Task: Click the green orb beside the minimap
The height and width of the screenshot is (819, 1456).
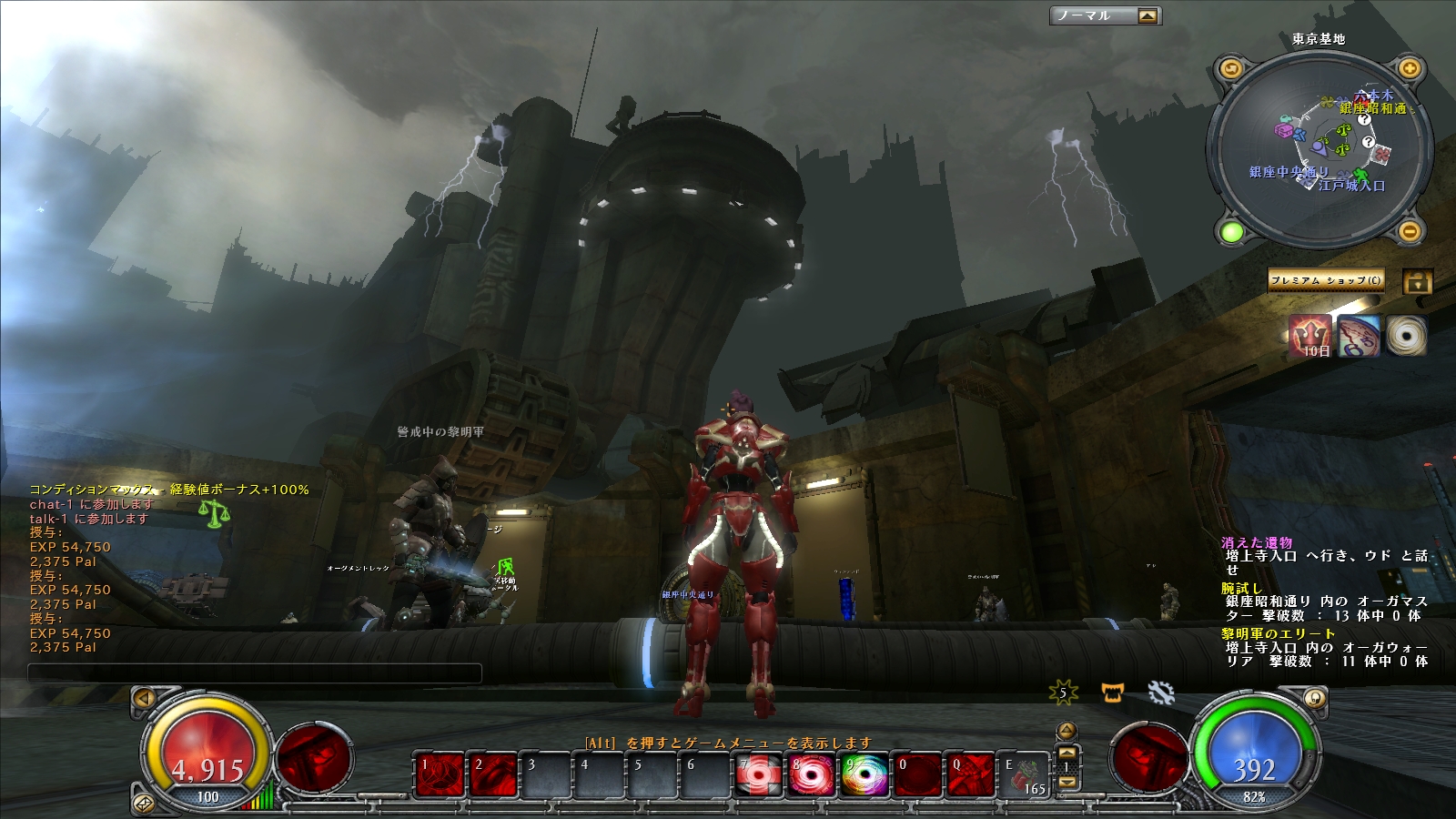Action: pos(1231,232)
